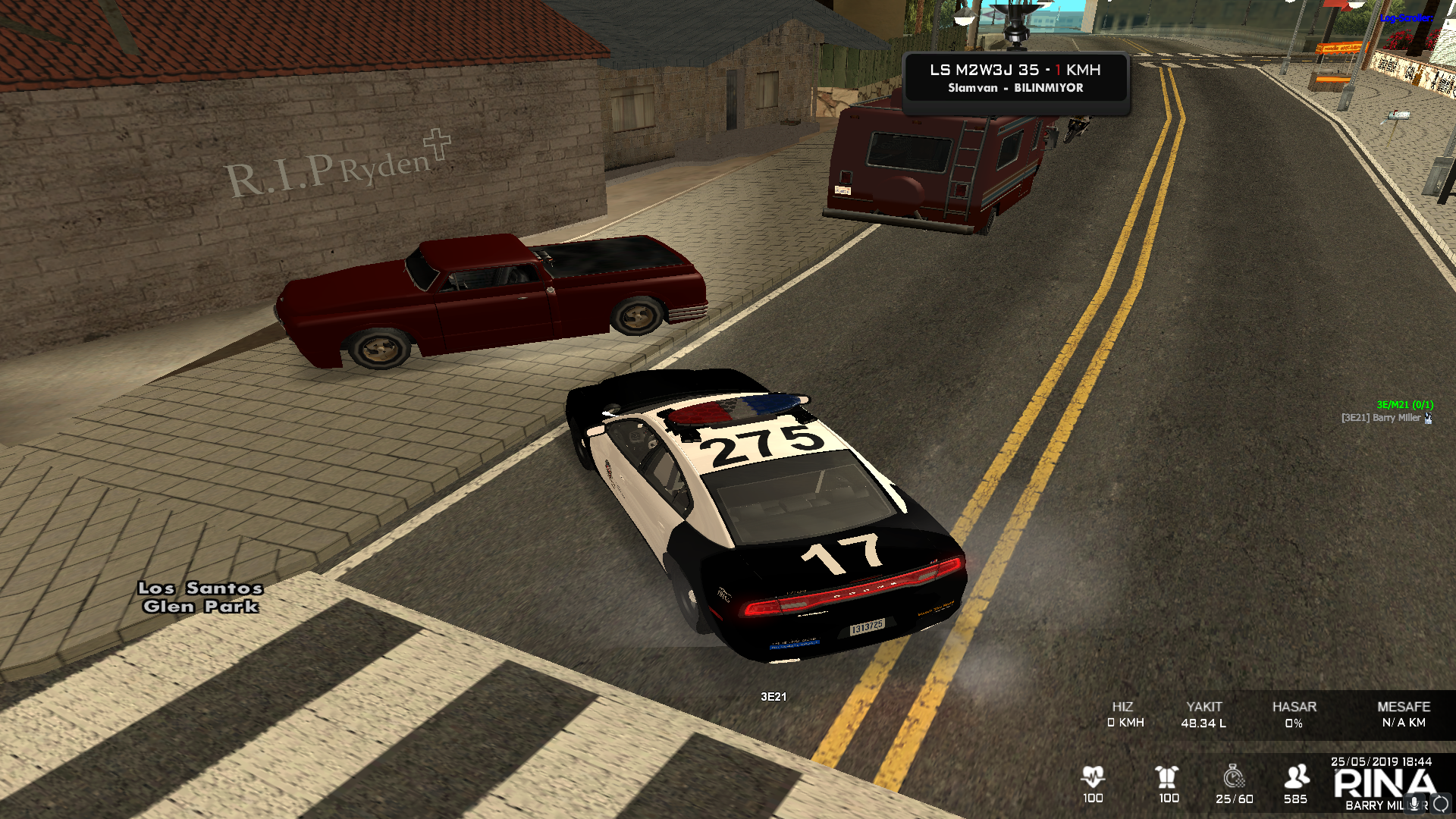Click the RINA server logo

(x=1384, y=783)
